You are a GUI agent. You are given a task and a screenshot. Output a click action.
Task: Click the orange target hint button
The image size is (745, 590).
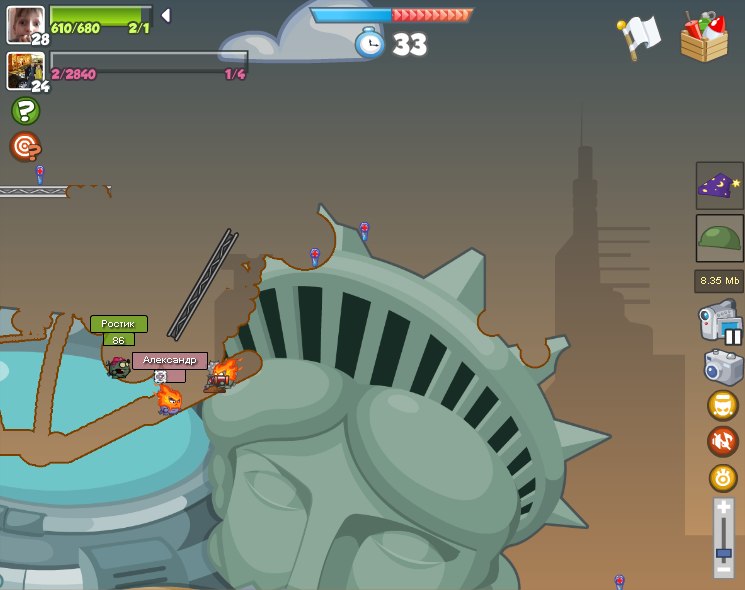[25, 147]
